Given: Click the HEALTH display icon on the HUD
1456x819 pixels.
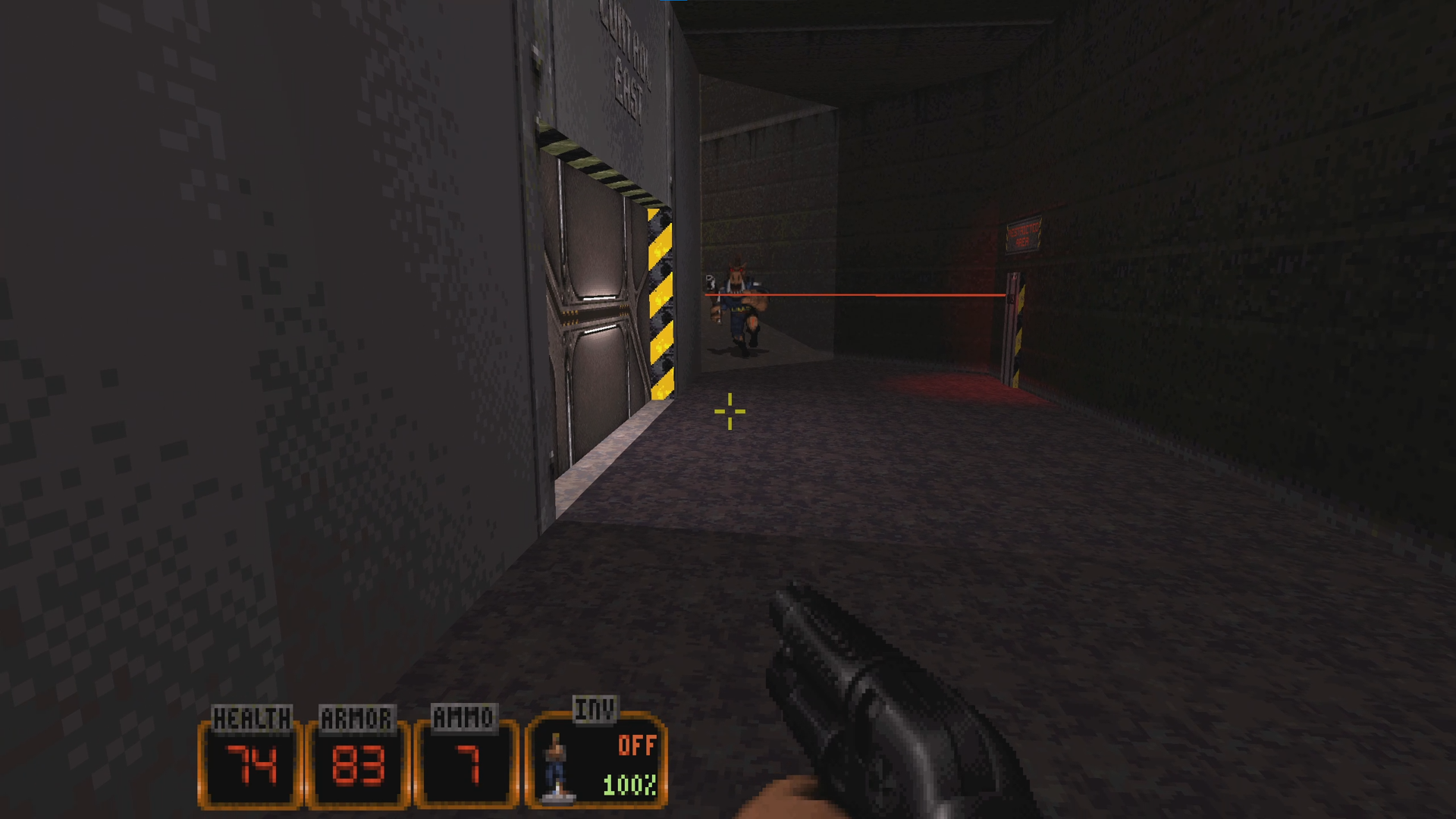Looking at the screenshot, I should [x=249, y=762].
